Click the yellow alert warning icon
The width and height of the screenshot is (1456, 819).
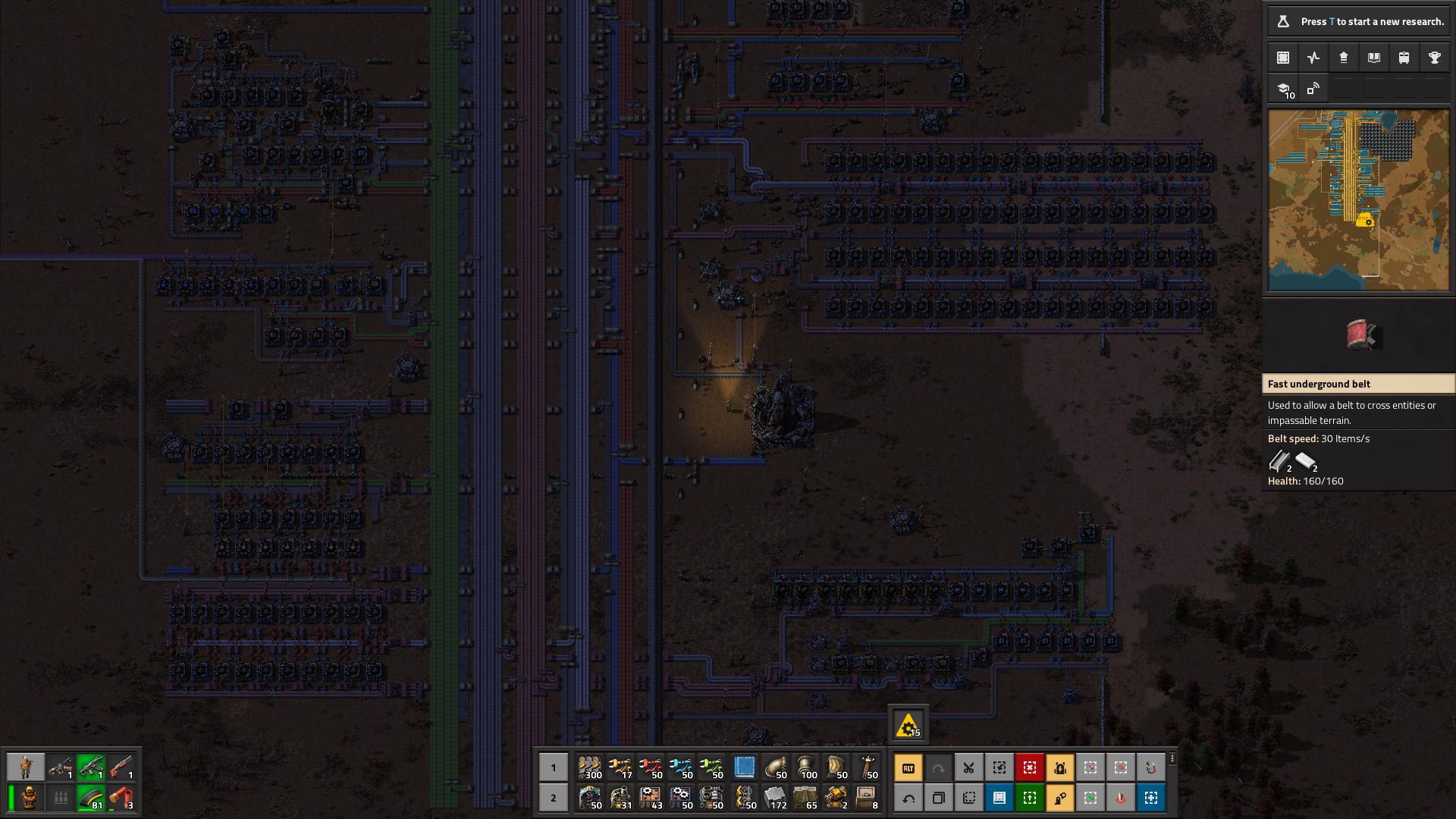pos(908,726)
